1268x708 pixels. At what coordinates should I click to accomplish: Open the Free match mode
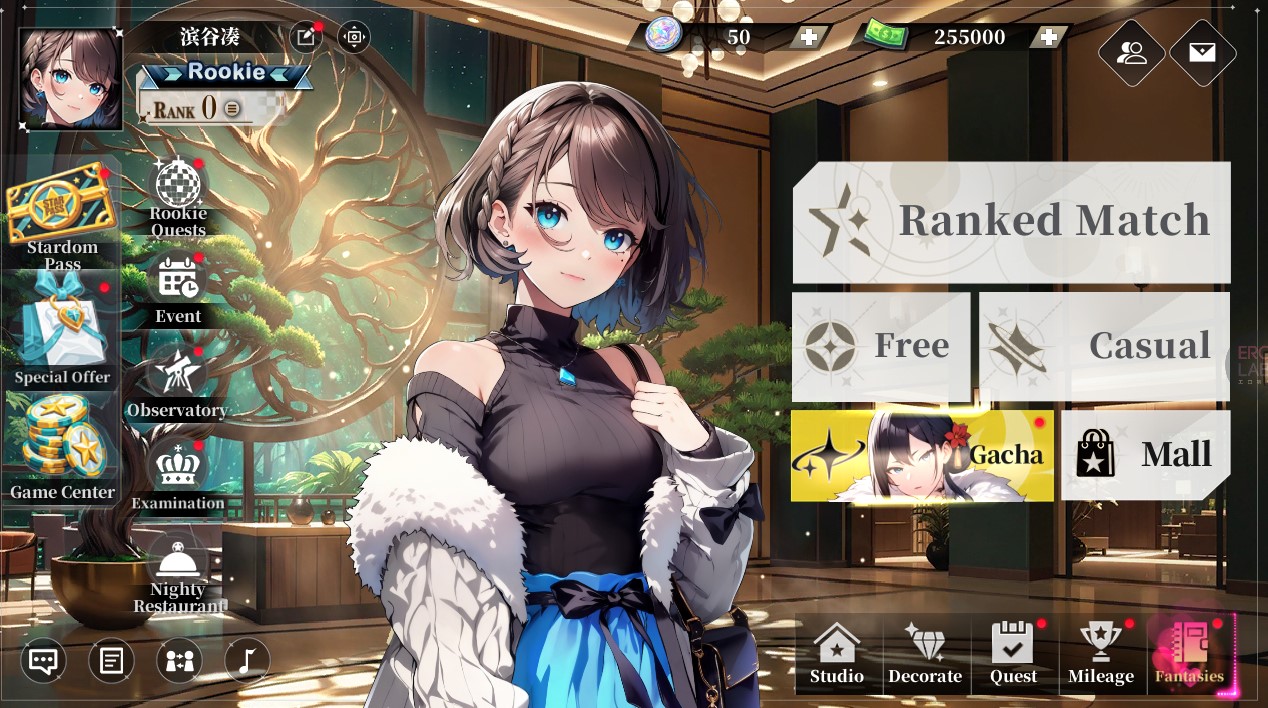(880, 346)
